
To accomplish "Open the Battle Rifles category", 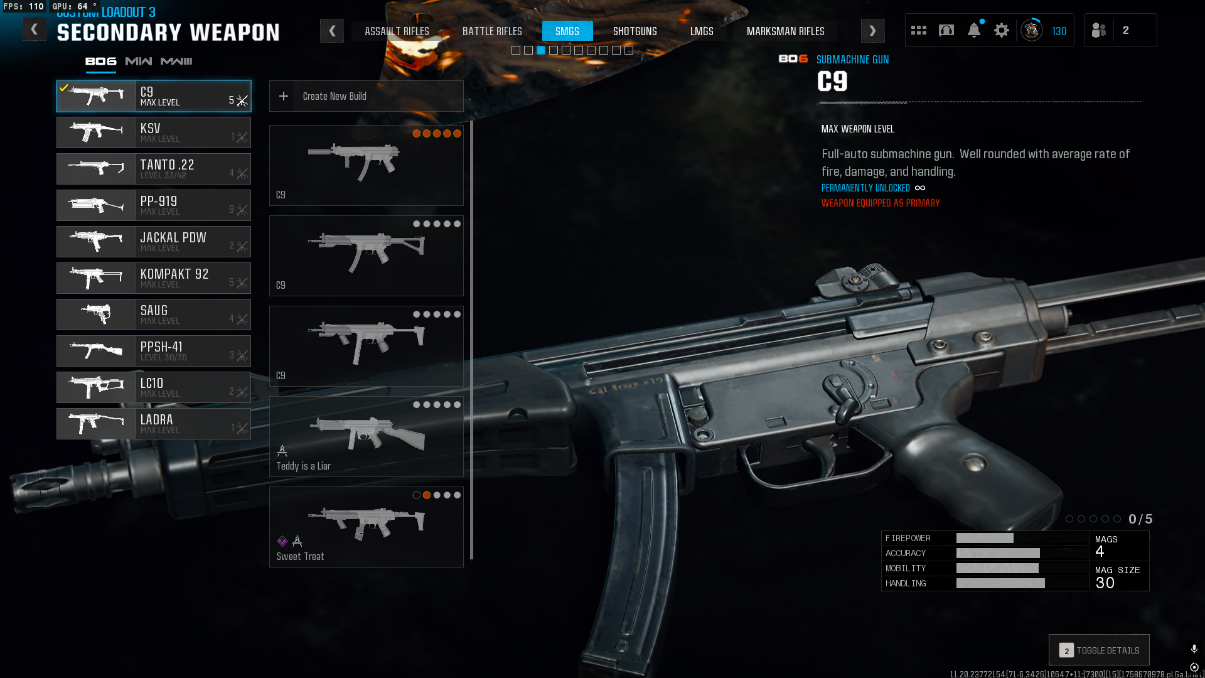I will [x=492, y=31].
